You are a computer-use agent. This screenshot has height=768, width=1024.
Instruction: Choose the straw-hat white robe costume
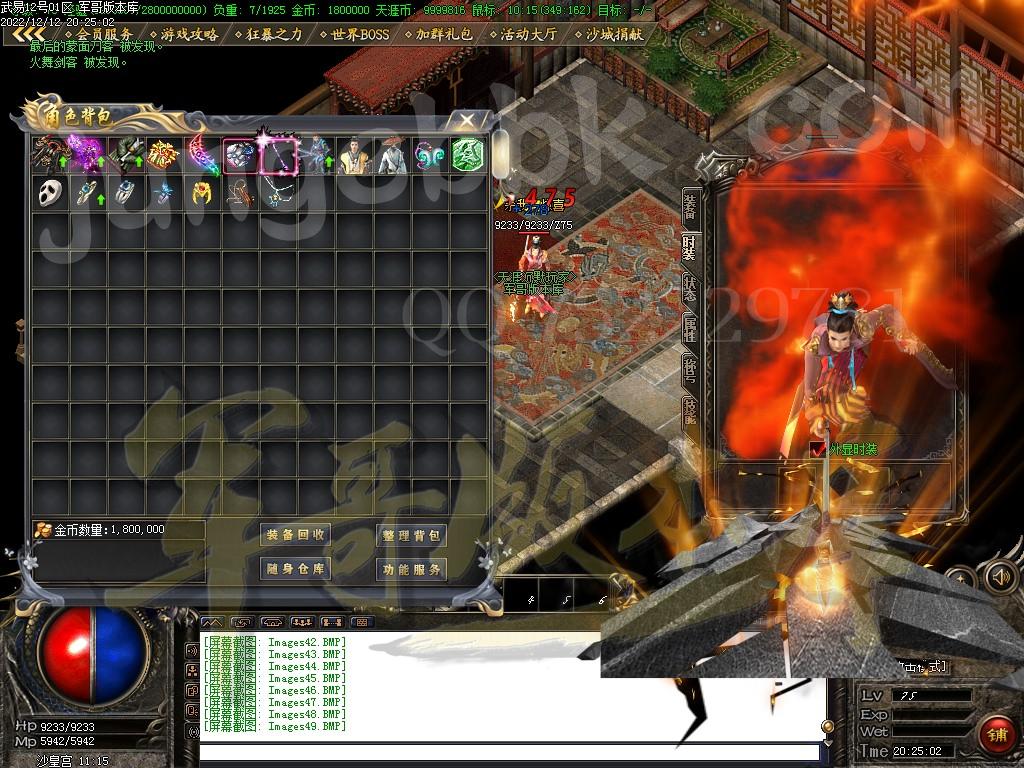click(x=392, y=155)
